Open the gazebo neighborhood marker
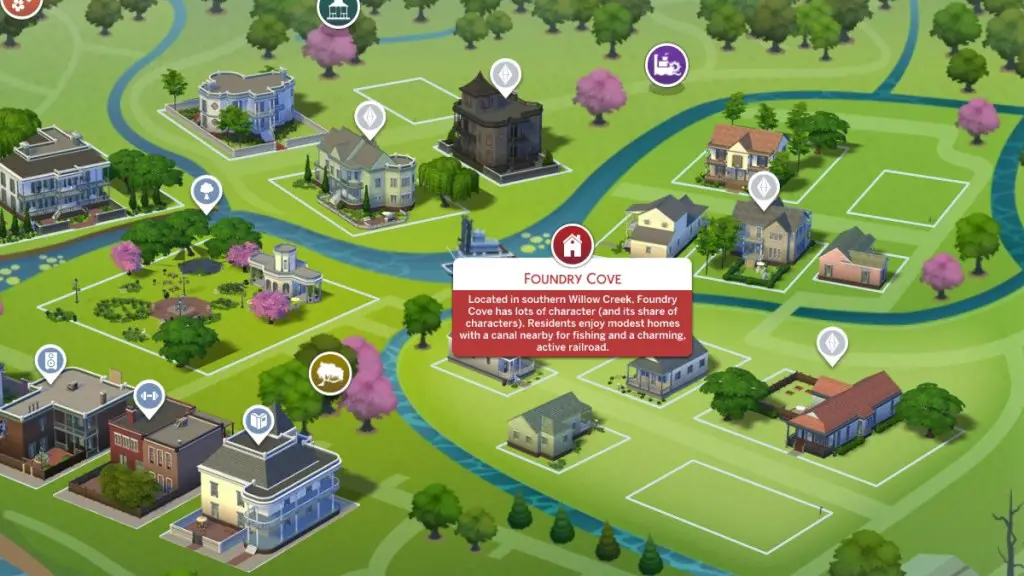 pos(338,10)
